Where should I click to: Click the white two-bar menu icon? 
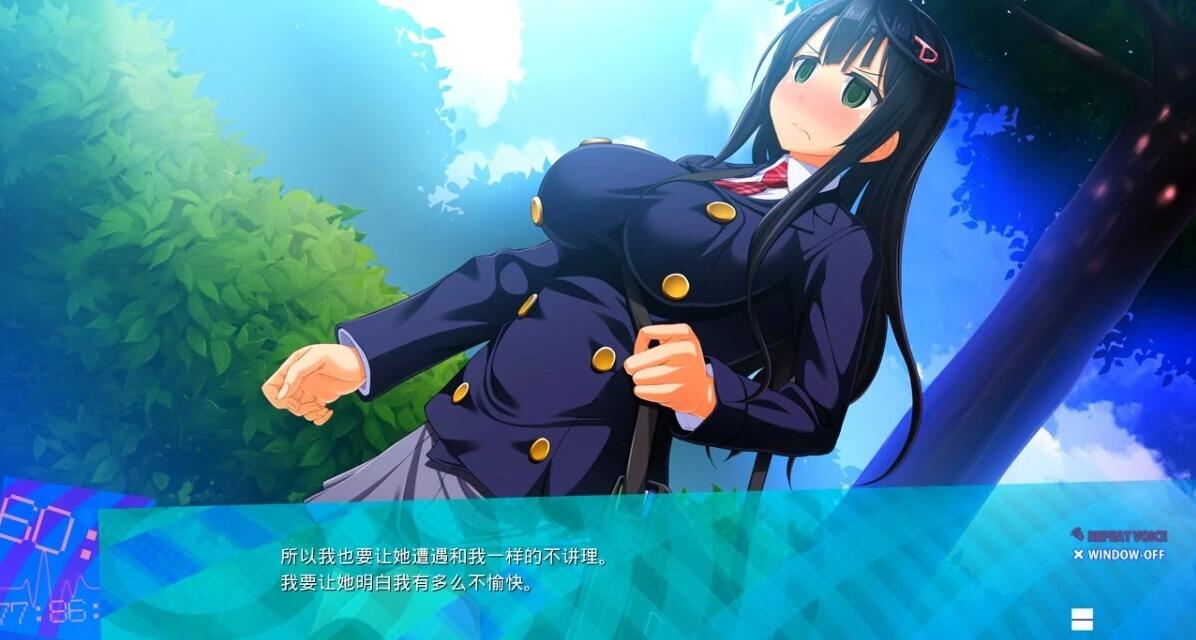(x=1082, y=619)
